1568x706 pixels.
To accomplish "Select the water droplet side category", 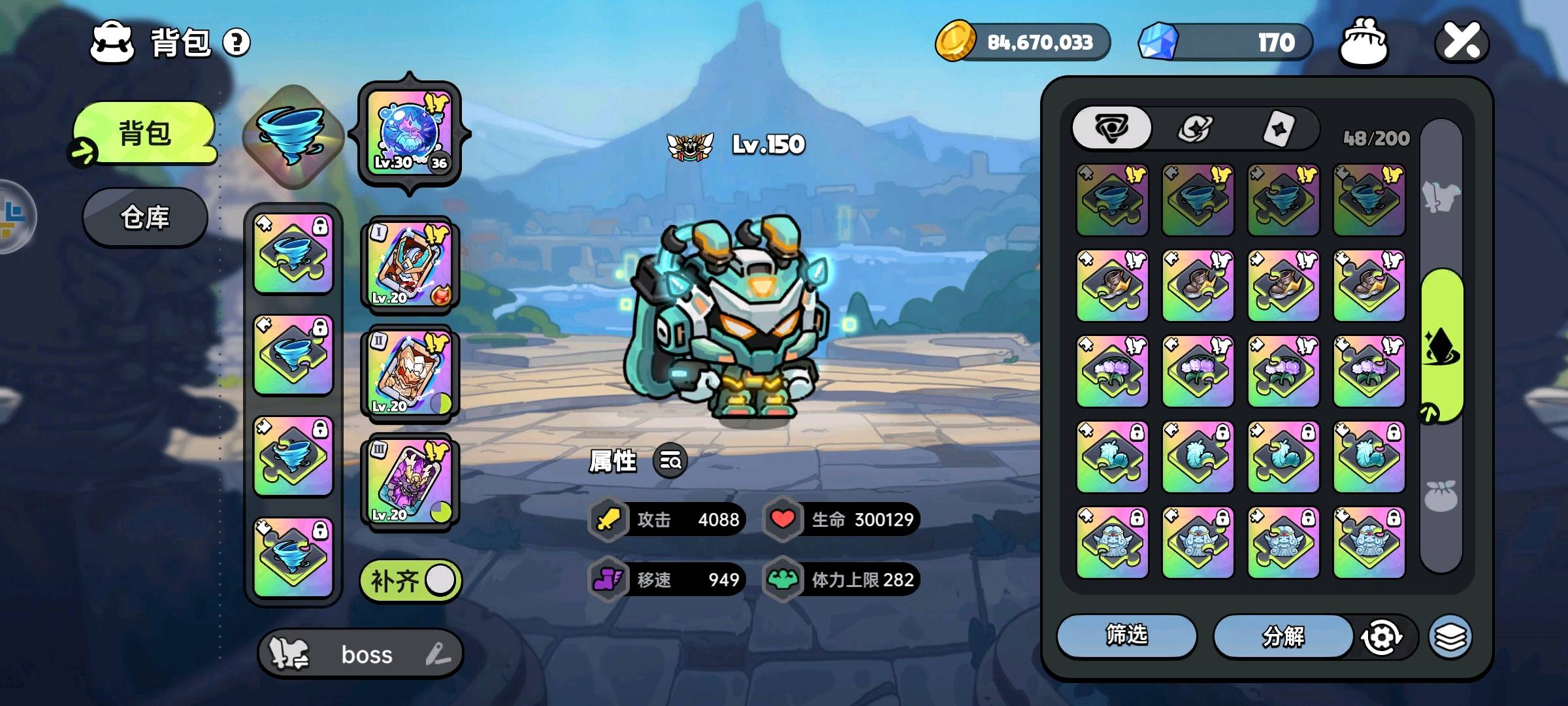I will [1443, 345].
